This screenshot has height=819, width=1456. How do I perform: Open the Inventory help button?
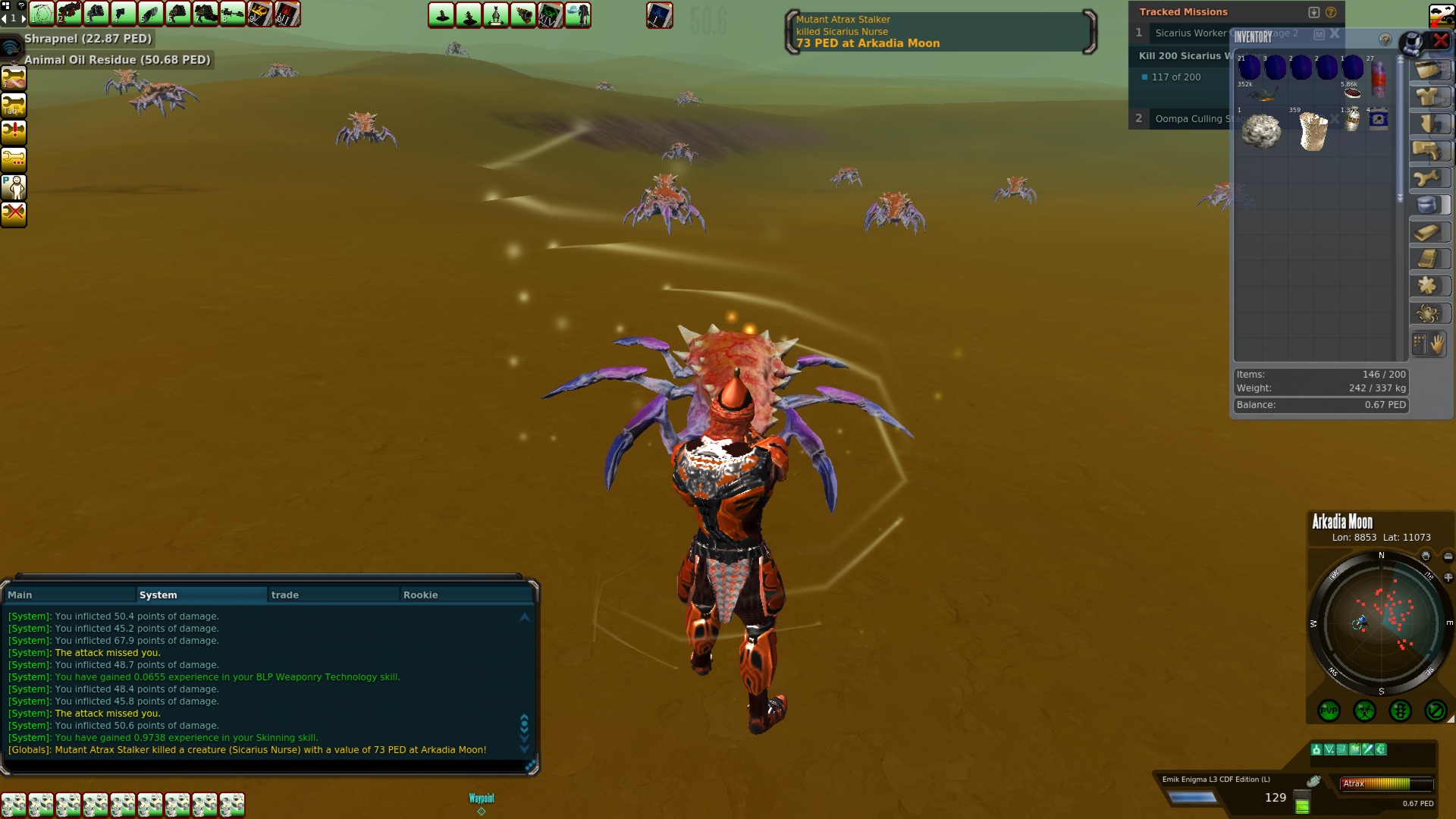[x=1385, y=39]
